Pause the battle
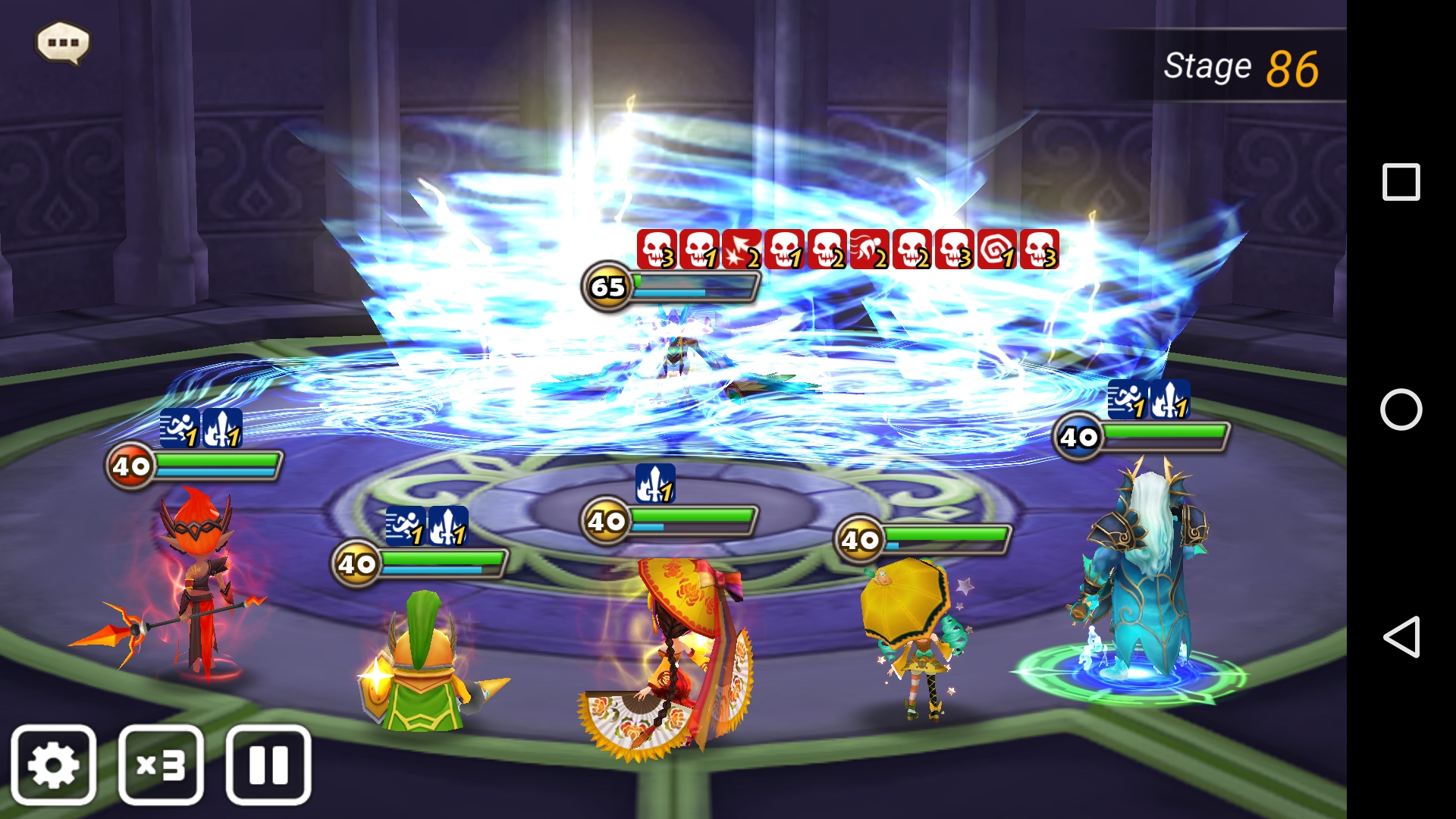The width and height of the screenshot is (1456, 819). click(x=268, y=764)
